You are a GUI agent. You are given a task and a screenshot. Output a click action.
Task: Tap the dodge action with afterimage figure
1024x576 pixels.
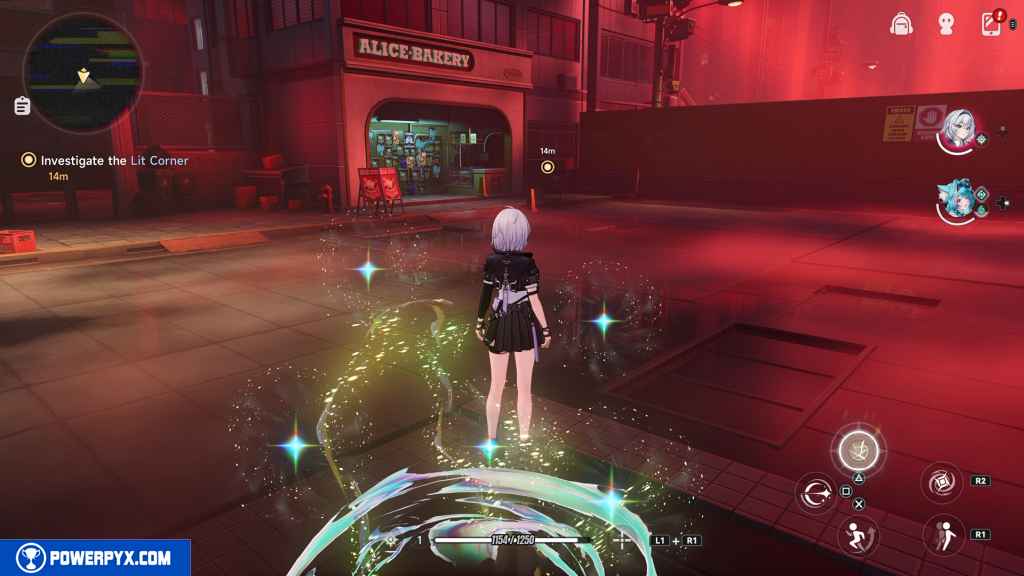tap(942, 535)
